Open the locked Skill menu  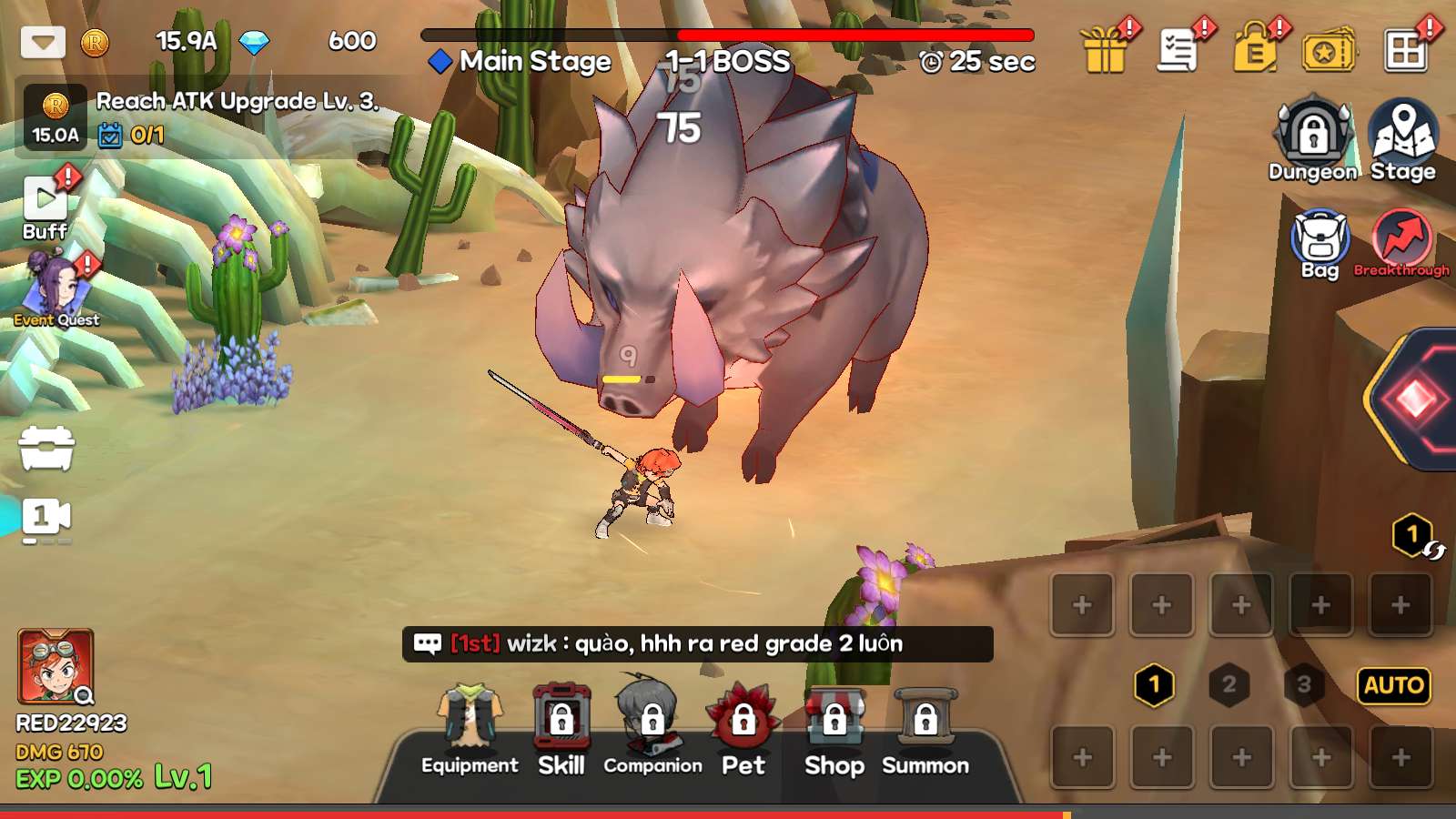561,731
